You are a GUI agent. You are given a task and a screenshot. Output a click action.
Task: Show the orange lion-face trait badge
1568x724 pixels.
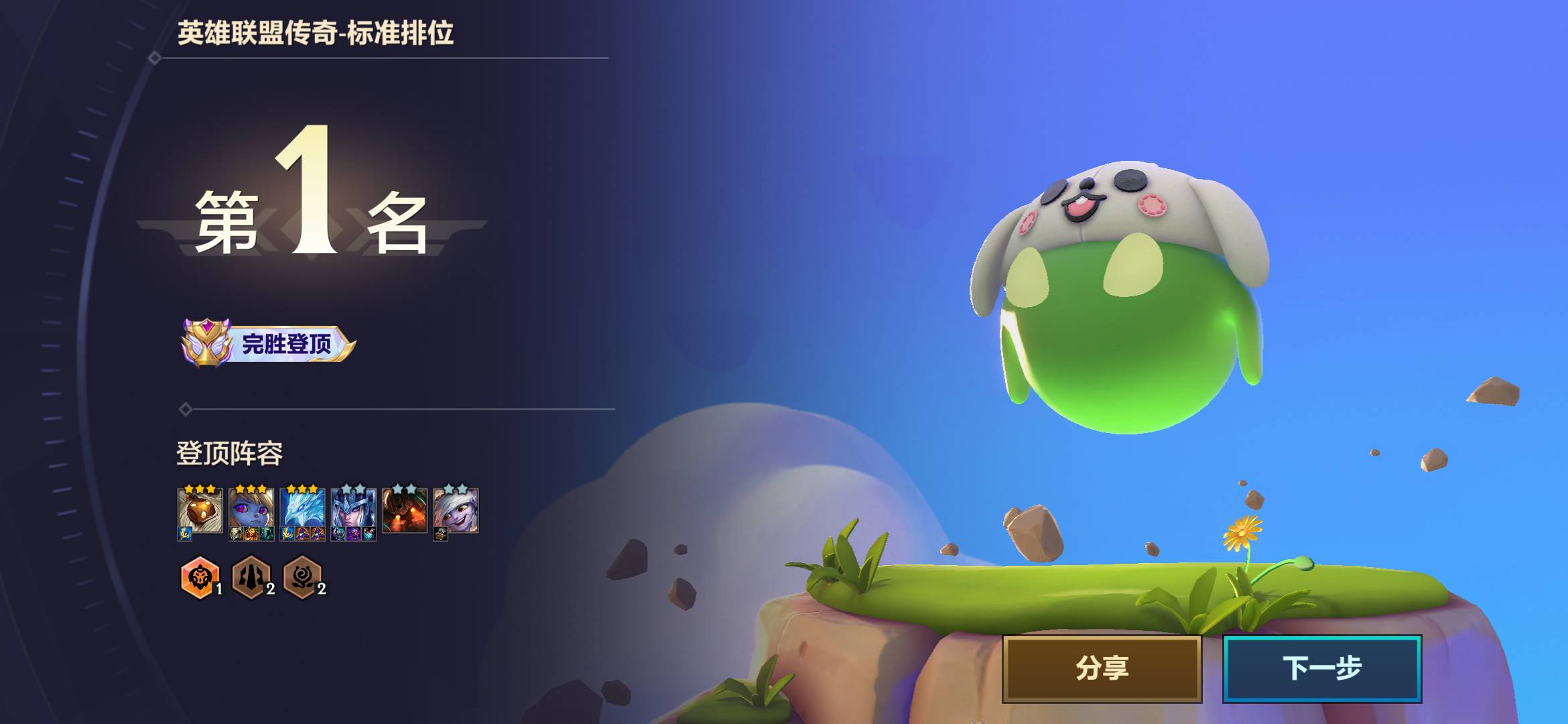click(x=200, y=577)
